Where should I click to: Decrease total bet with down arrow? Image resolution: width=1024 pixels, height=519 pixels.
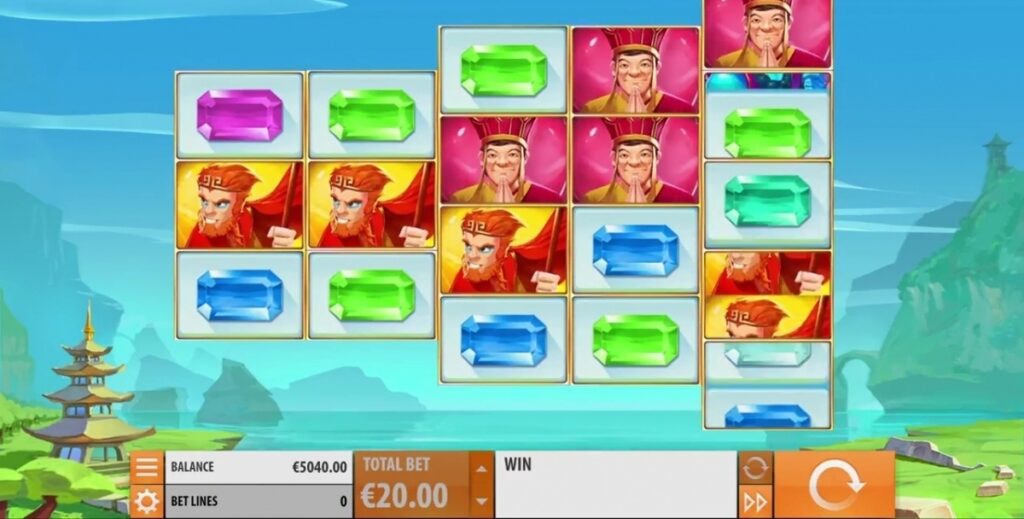482,500
